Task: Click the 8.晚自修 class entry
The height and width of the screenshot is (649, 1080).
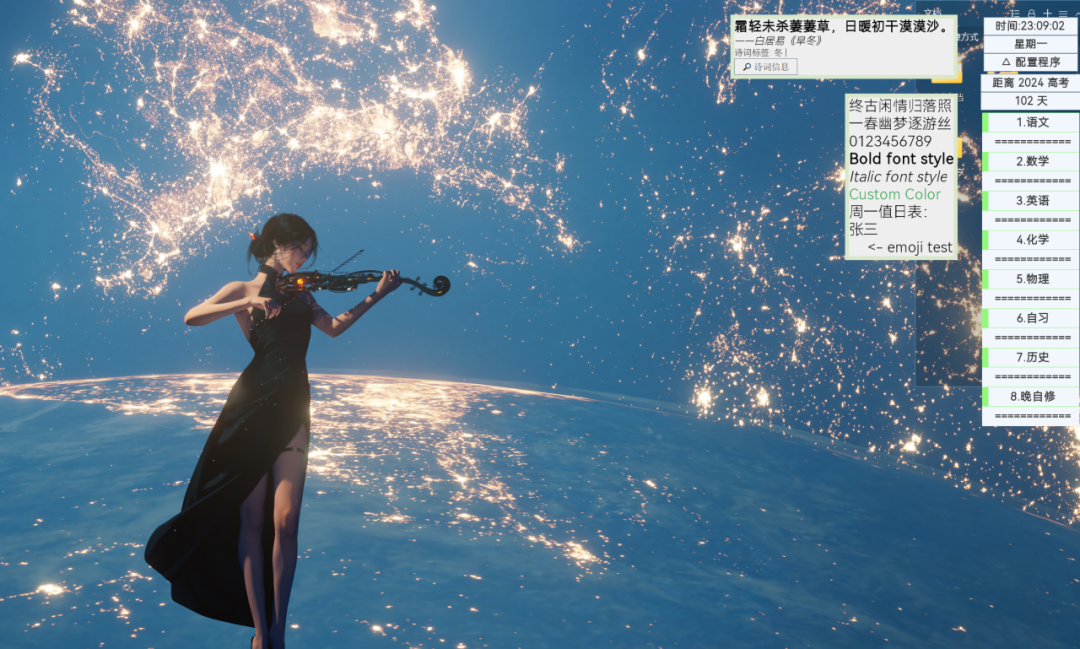Action: (1032, 396)
